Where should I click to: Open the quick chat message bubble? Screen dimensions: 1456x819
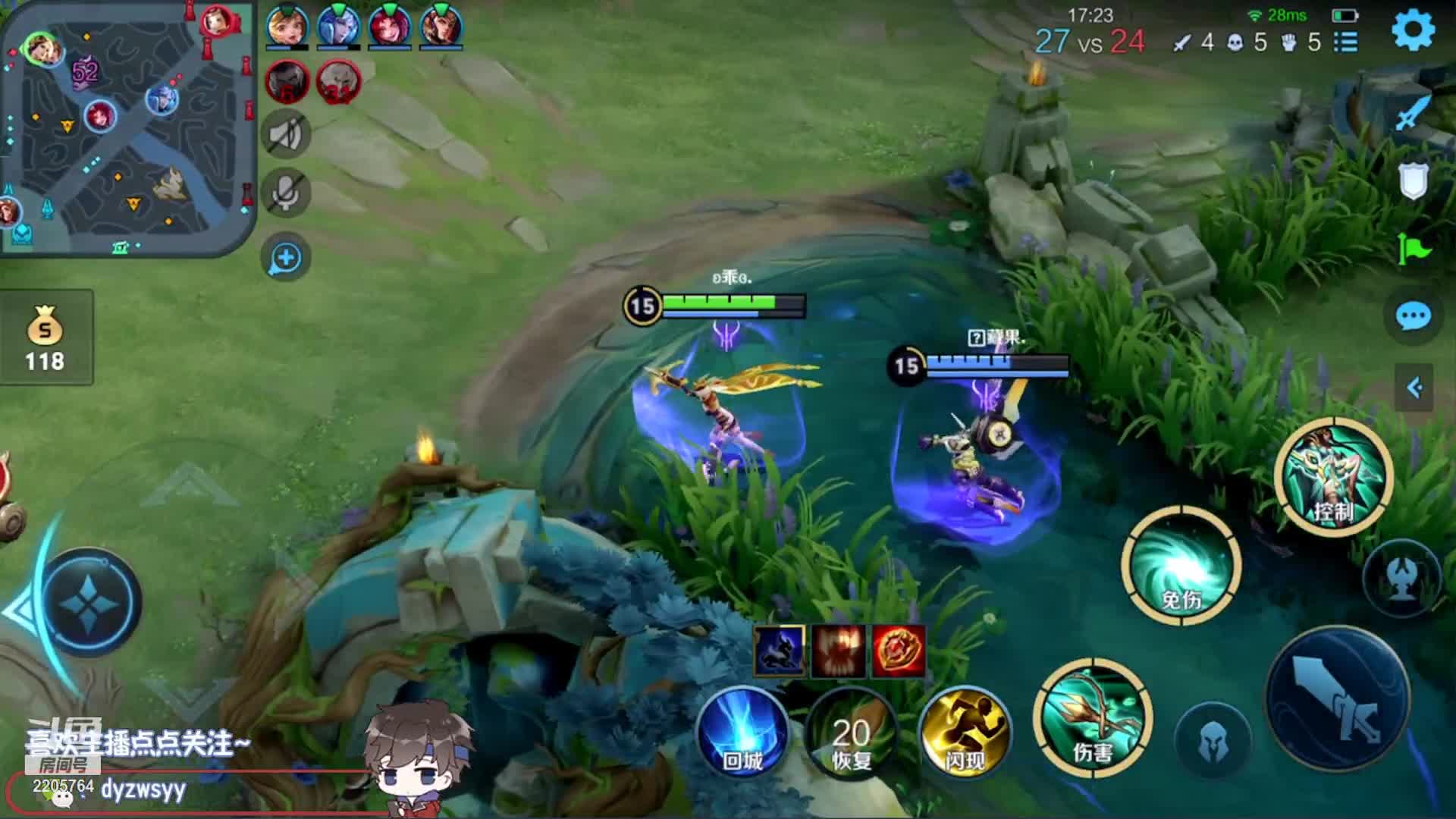(1413, 316)
